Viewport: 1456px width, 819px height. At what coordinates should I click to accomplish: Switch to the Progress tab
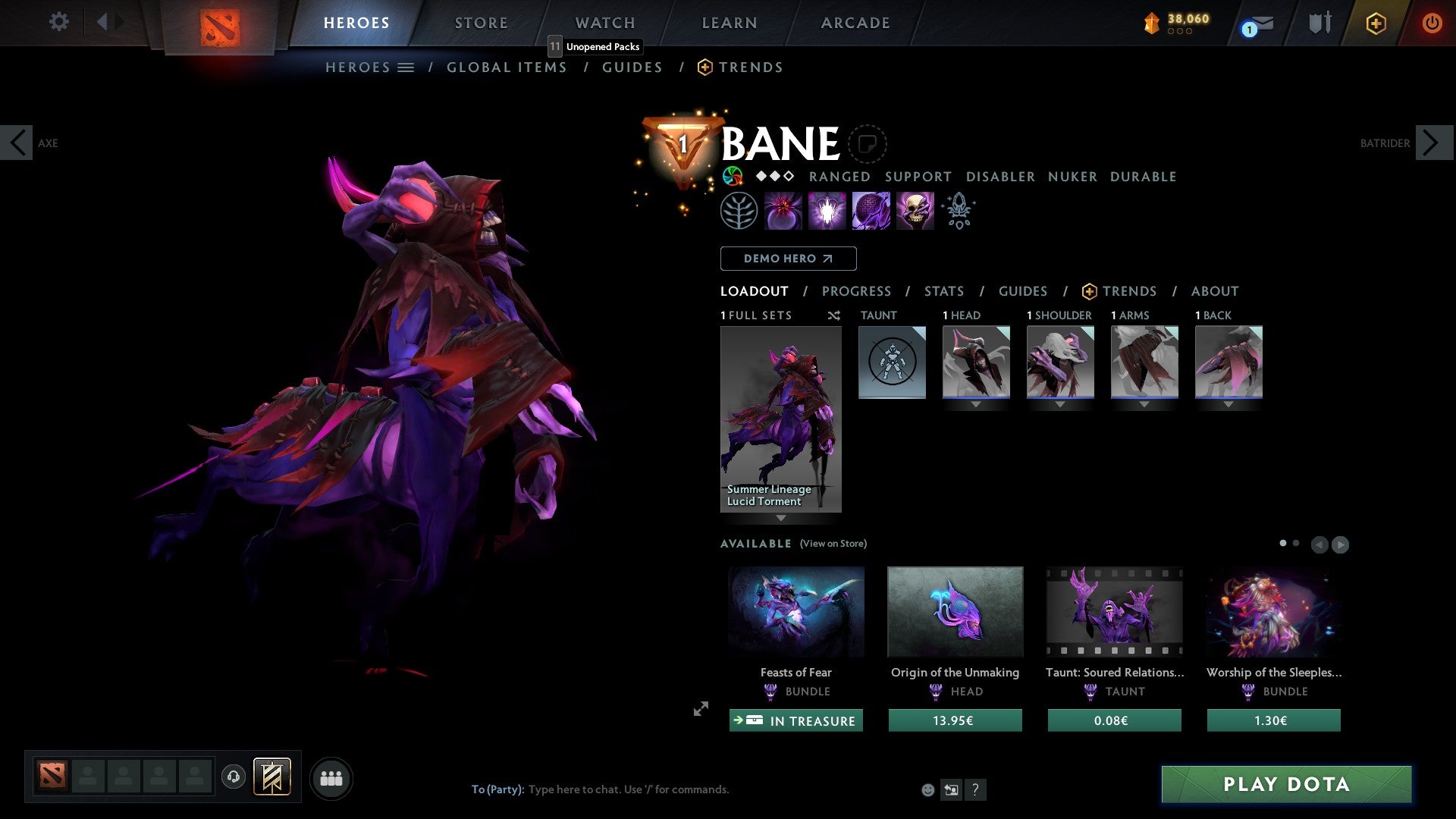pos(857,291)
